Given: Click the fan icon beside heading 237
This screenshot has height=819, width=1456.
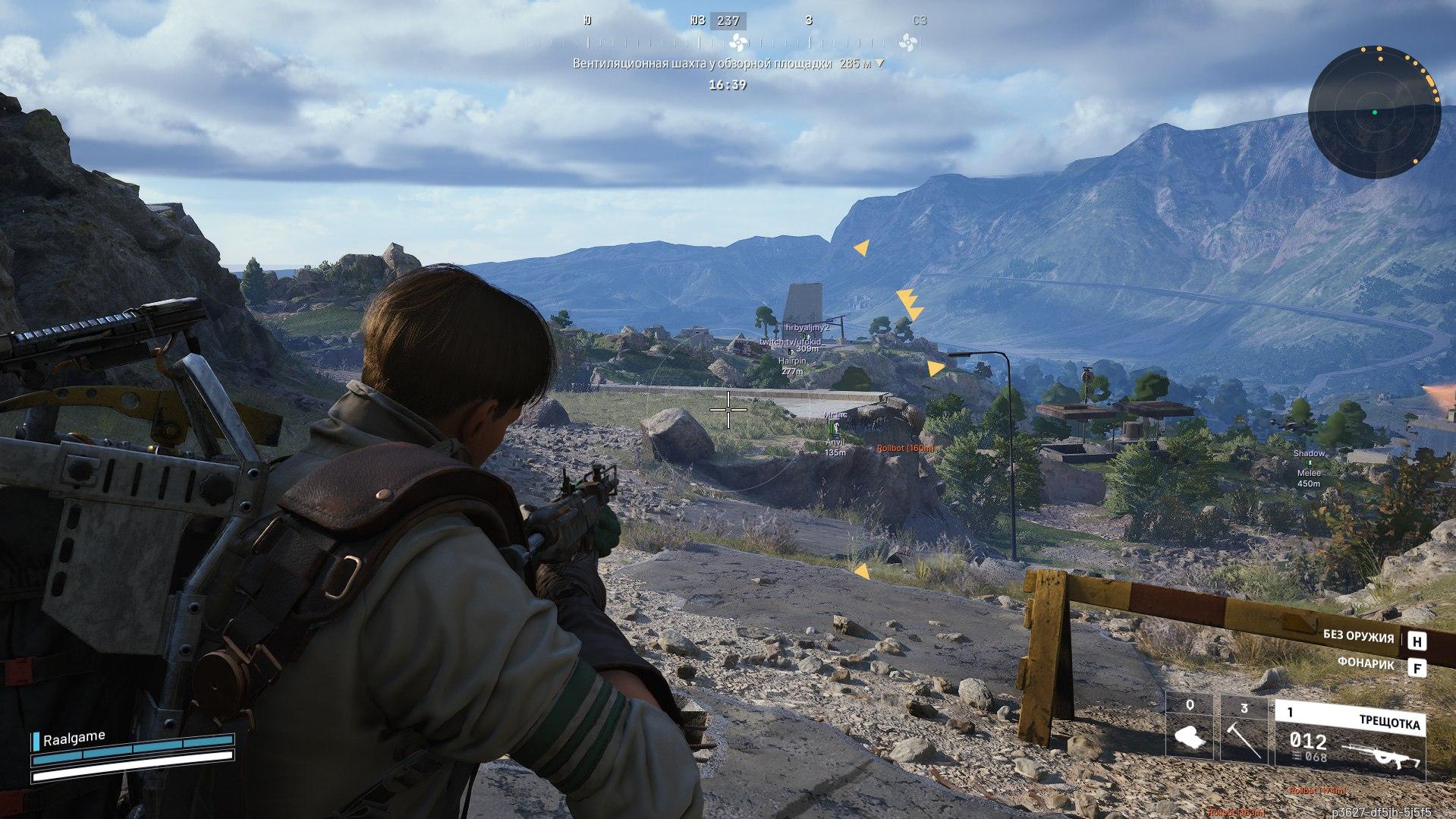Looking at the screenshot, I should (x=737, y=43).
